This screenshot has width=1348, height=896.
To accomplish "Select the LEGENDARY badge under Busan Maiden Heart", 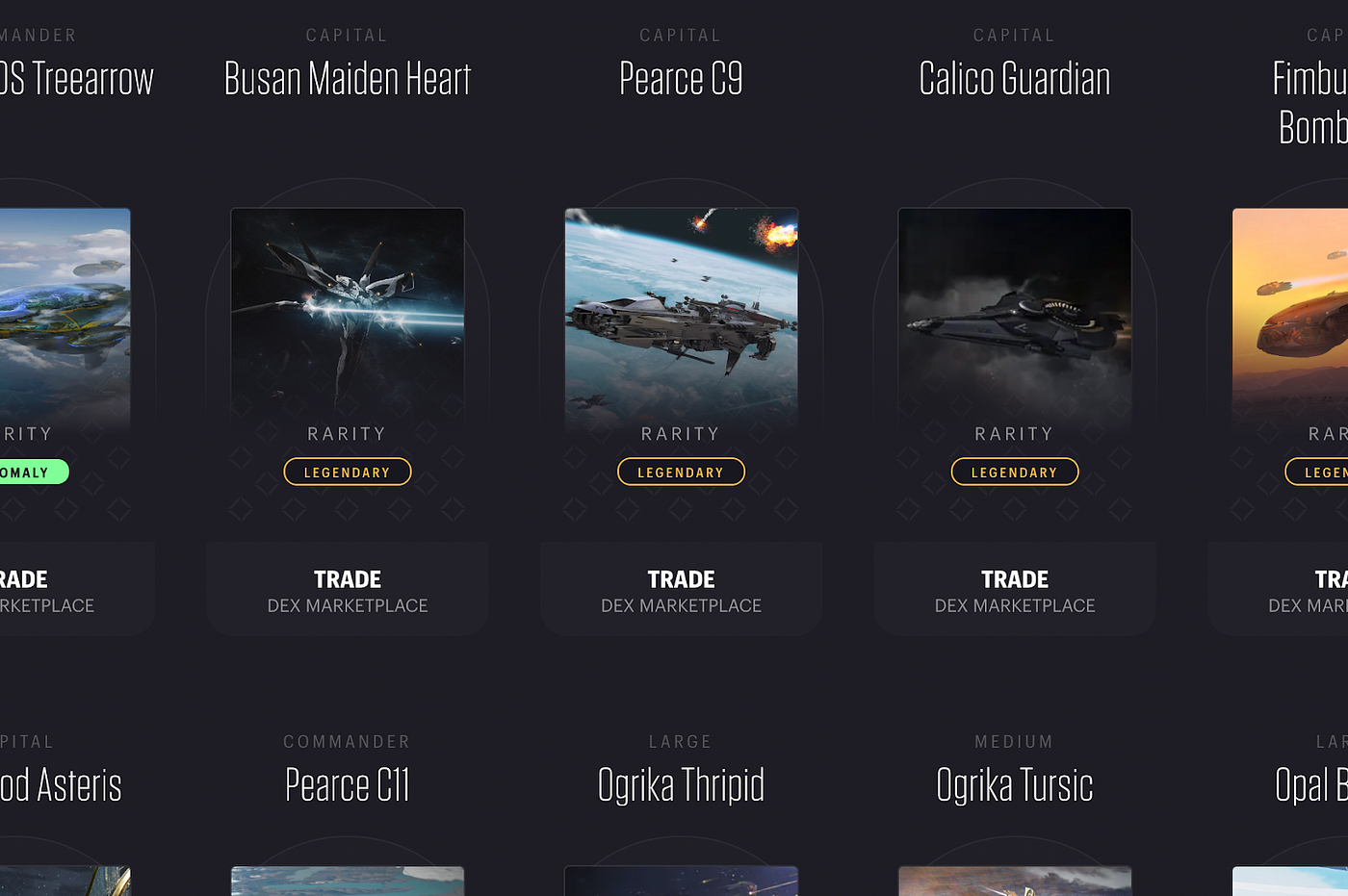I will coord(347,472).
